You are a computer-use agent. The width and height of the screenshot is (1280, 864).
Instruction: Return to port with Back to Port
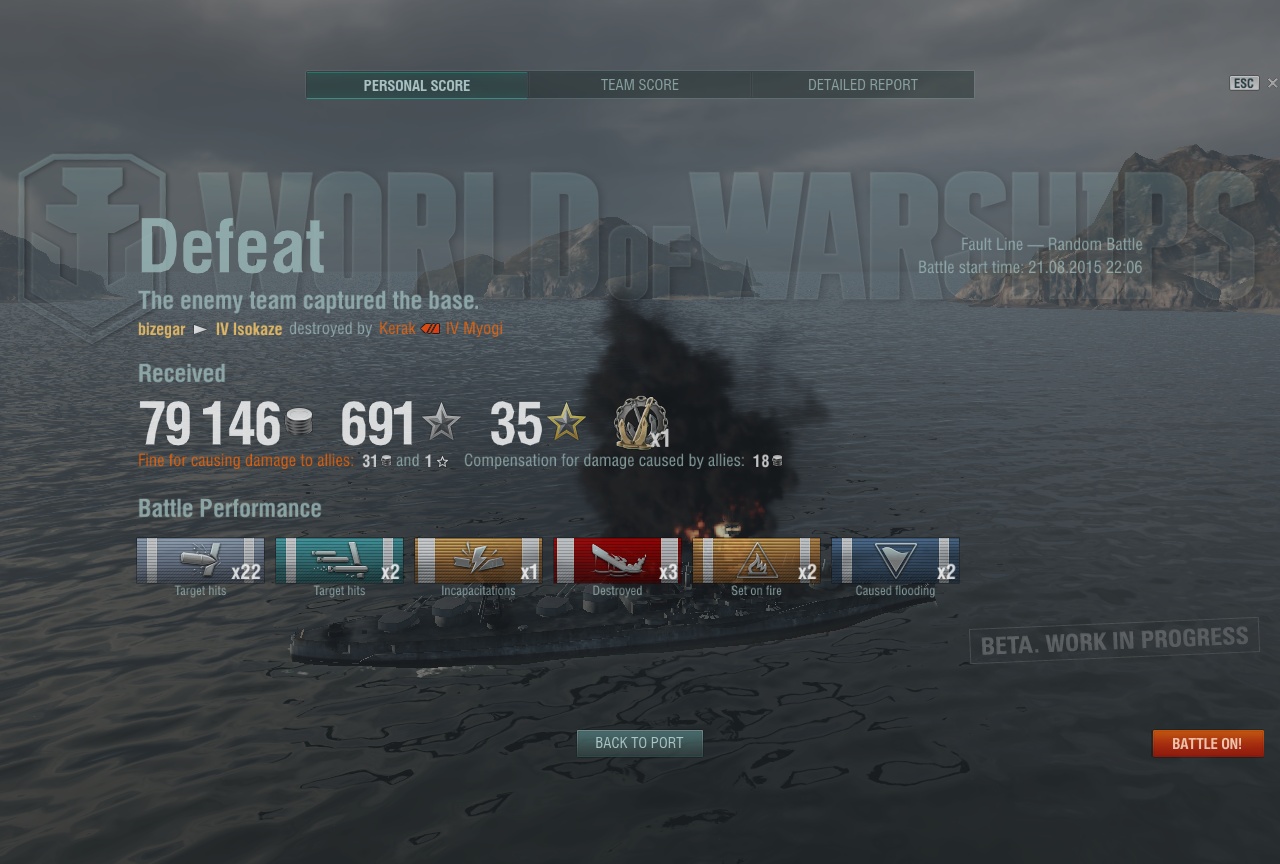pyautogui.click(x=639, y=743)
